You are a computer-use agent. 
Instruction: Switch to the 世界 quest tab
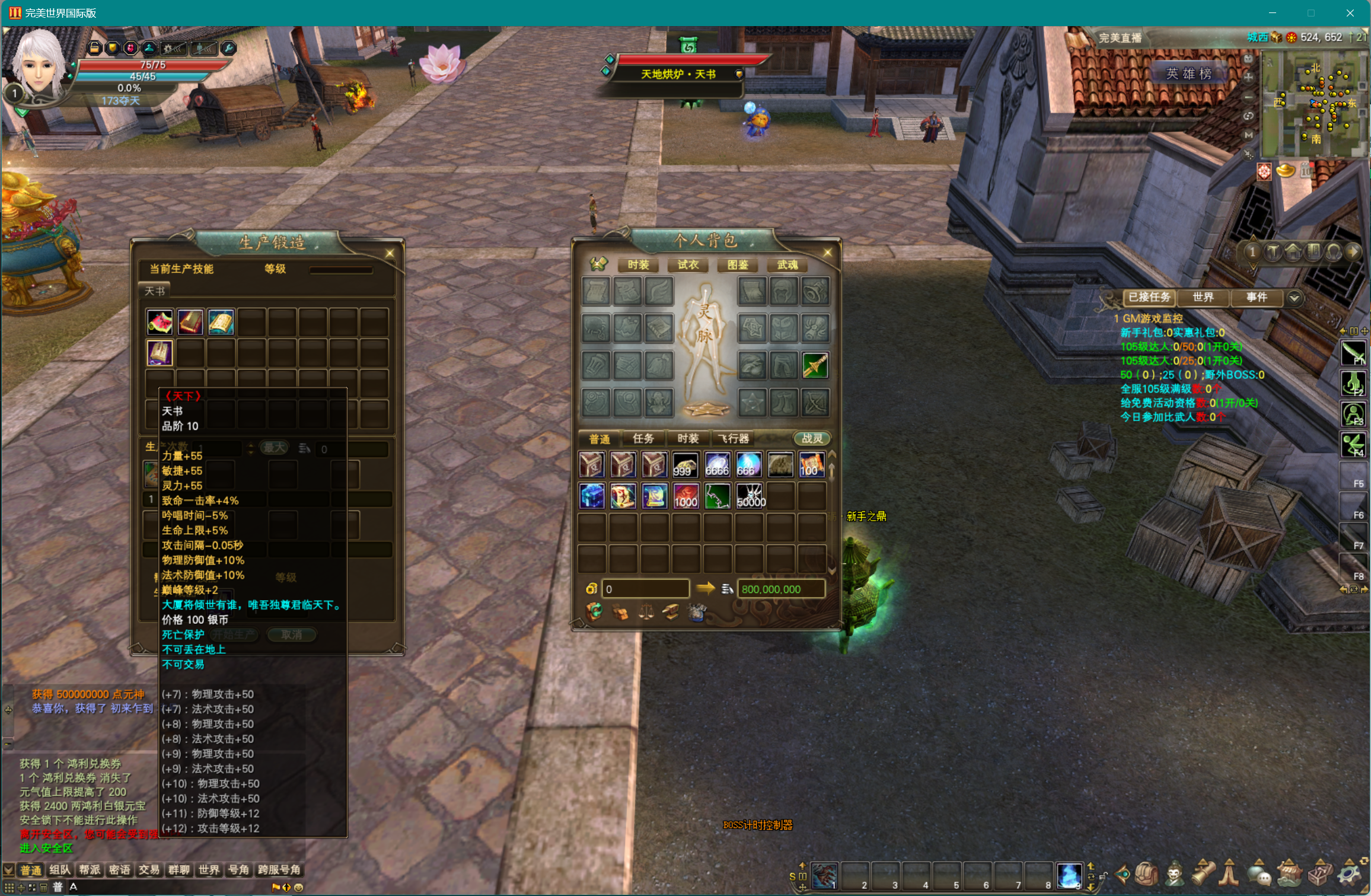pyautogui.click(x=1203, y=297)
